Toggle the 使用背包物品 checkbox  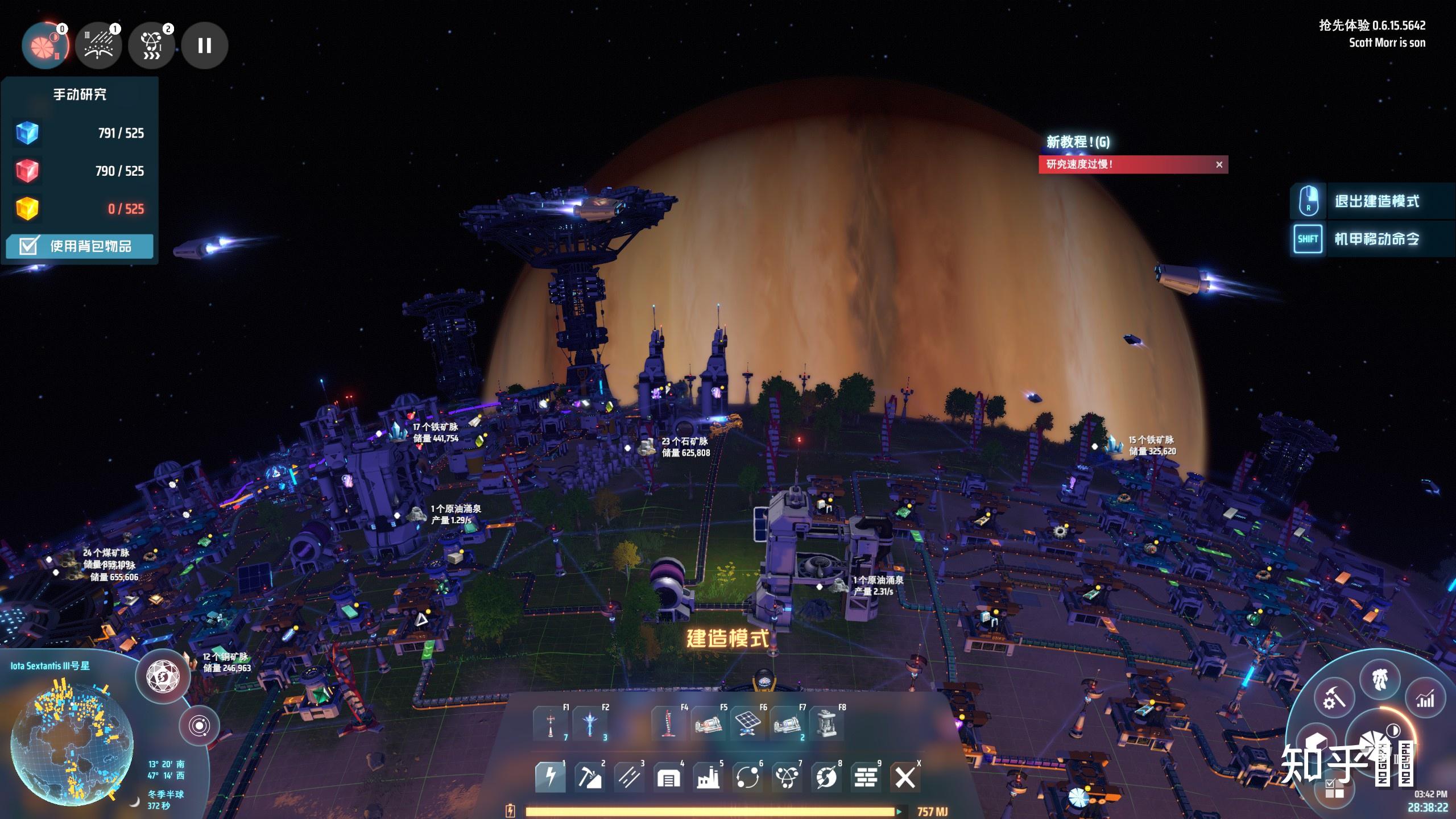(x=28, y=246)
